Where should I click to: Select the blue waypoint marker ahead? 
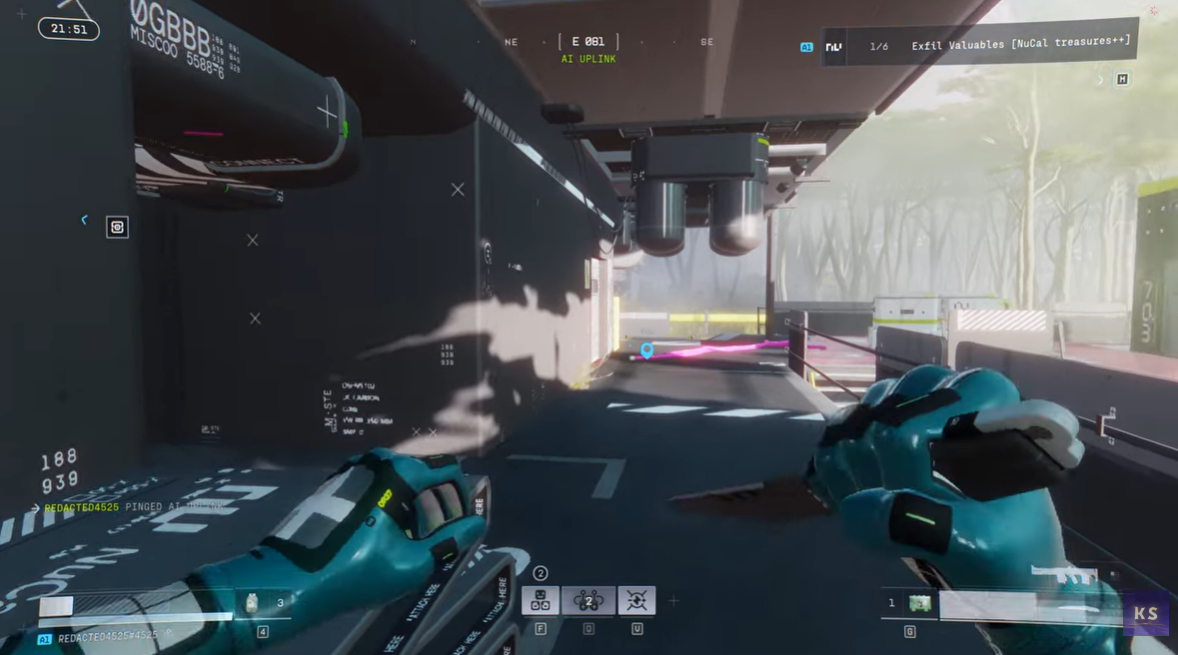[647, 350]
